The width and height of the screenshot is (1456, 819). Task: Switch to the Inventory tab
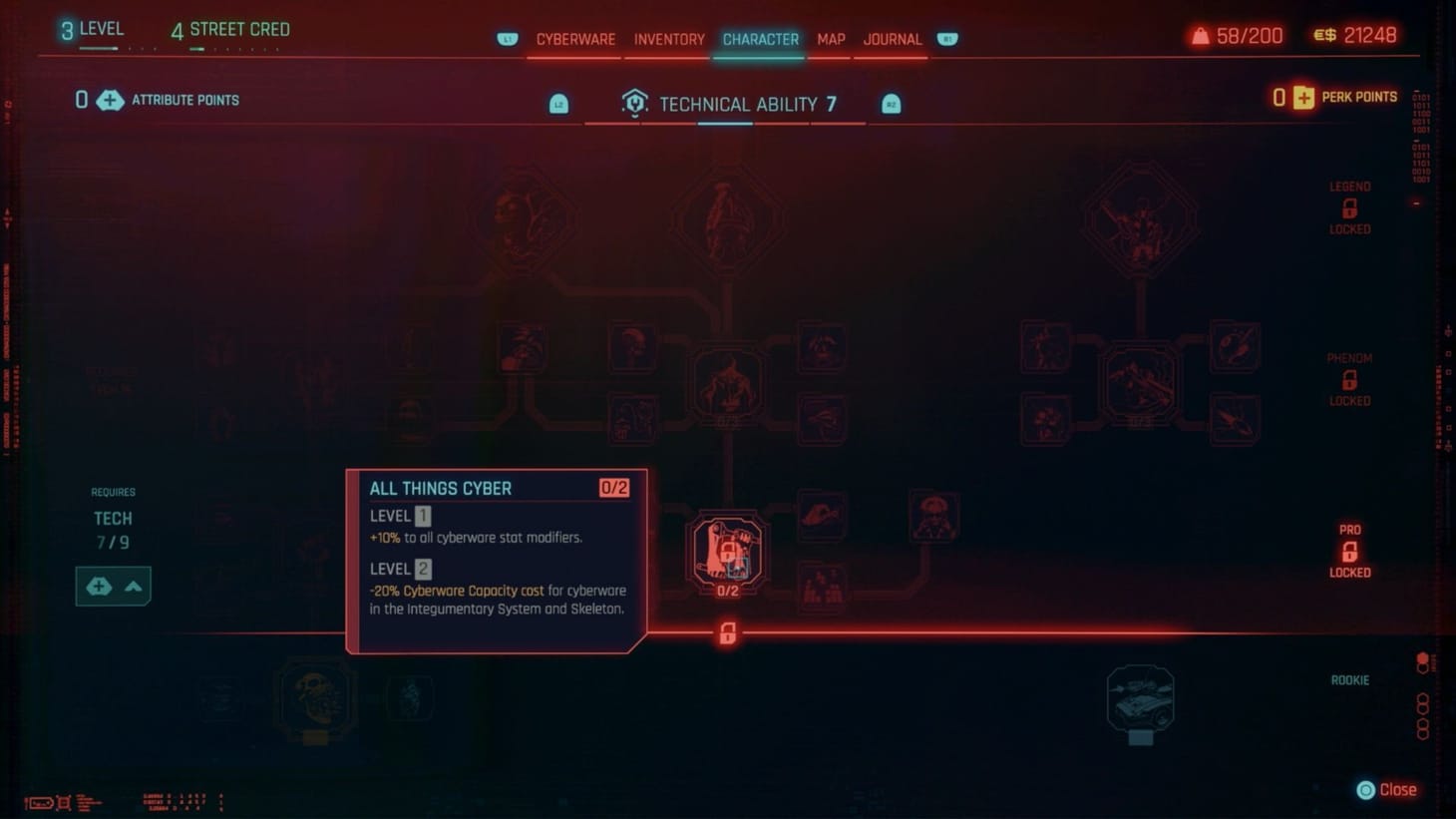pos(669,39)
